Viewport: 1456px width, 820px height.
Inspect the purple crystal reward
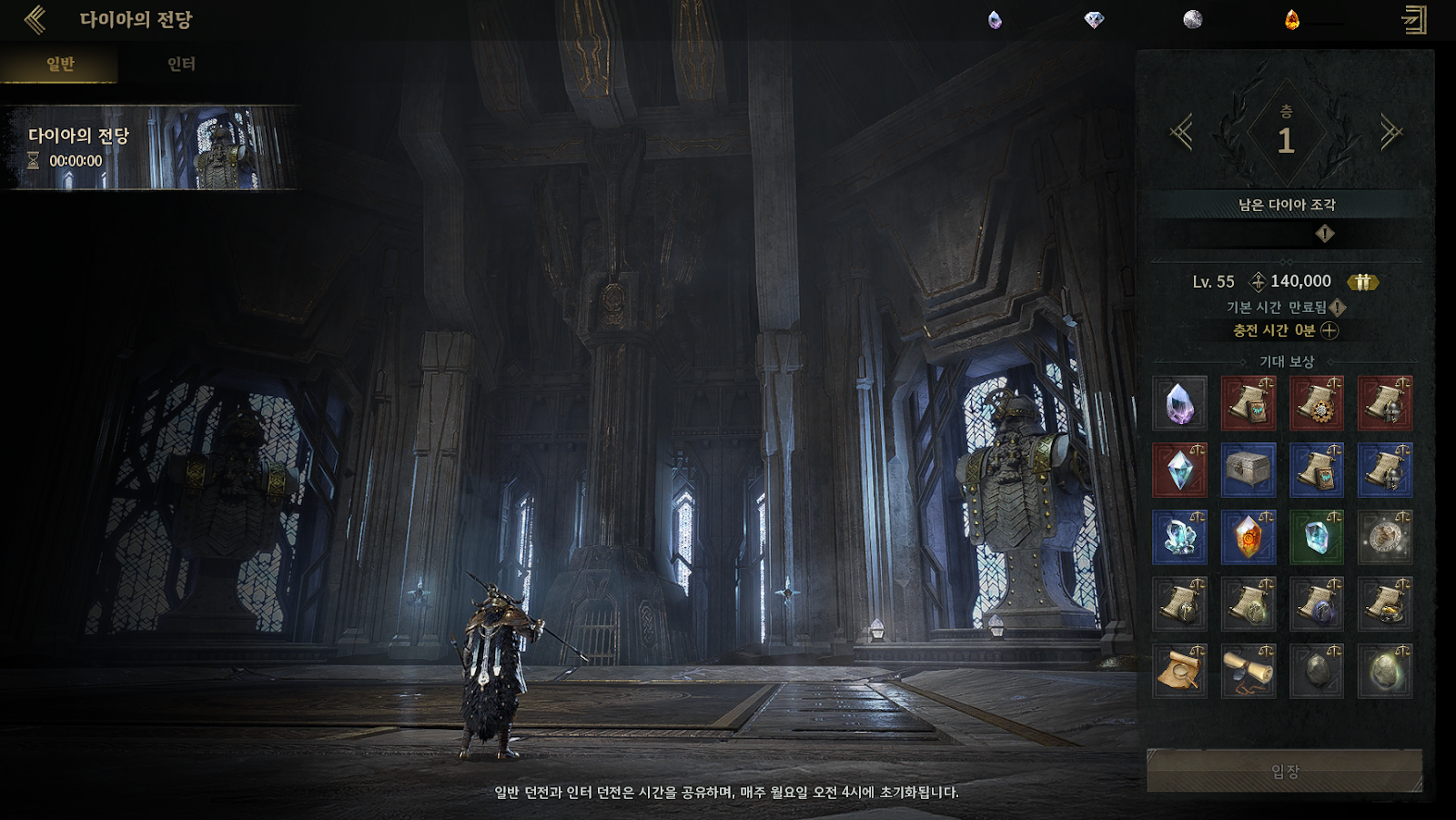point(1179,403)
